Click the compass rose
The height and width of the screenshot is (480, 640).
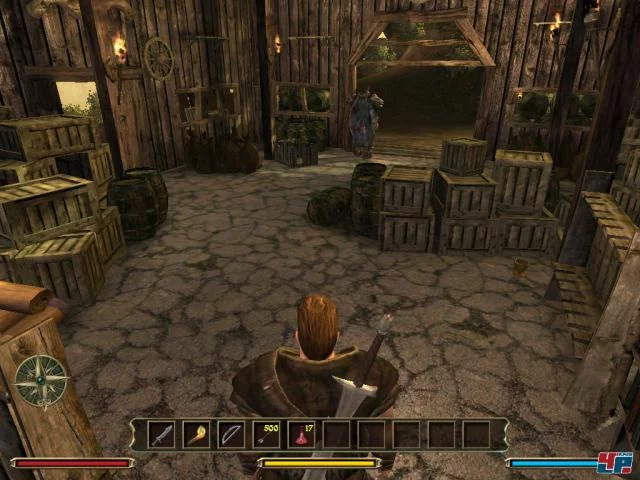[41, 380]
